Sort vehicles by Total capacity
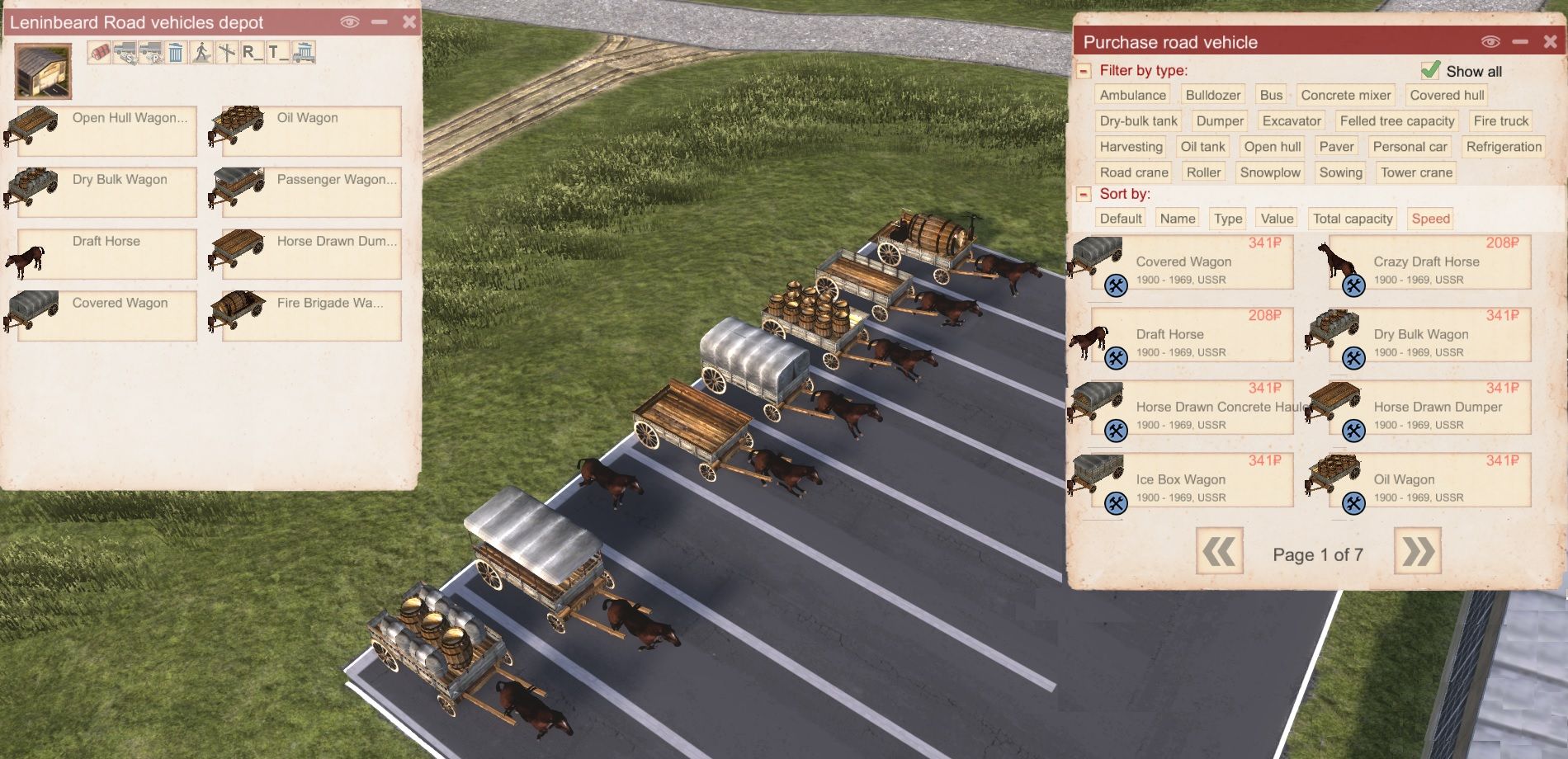1568x759 pixels. 1352,218
